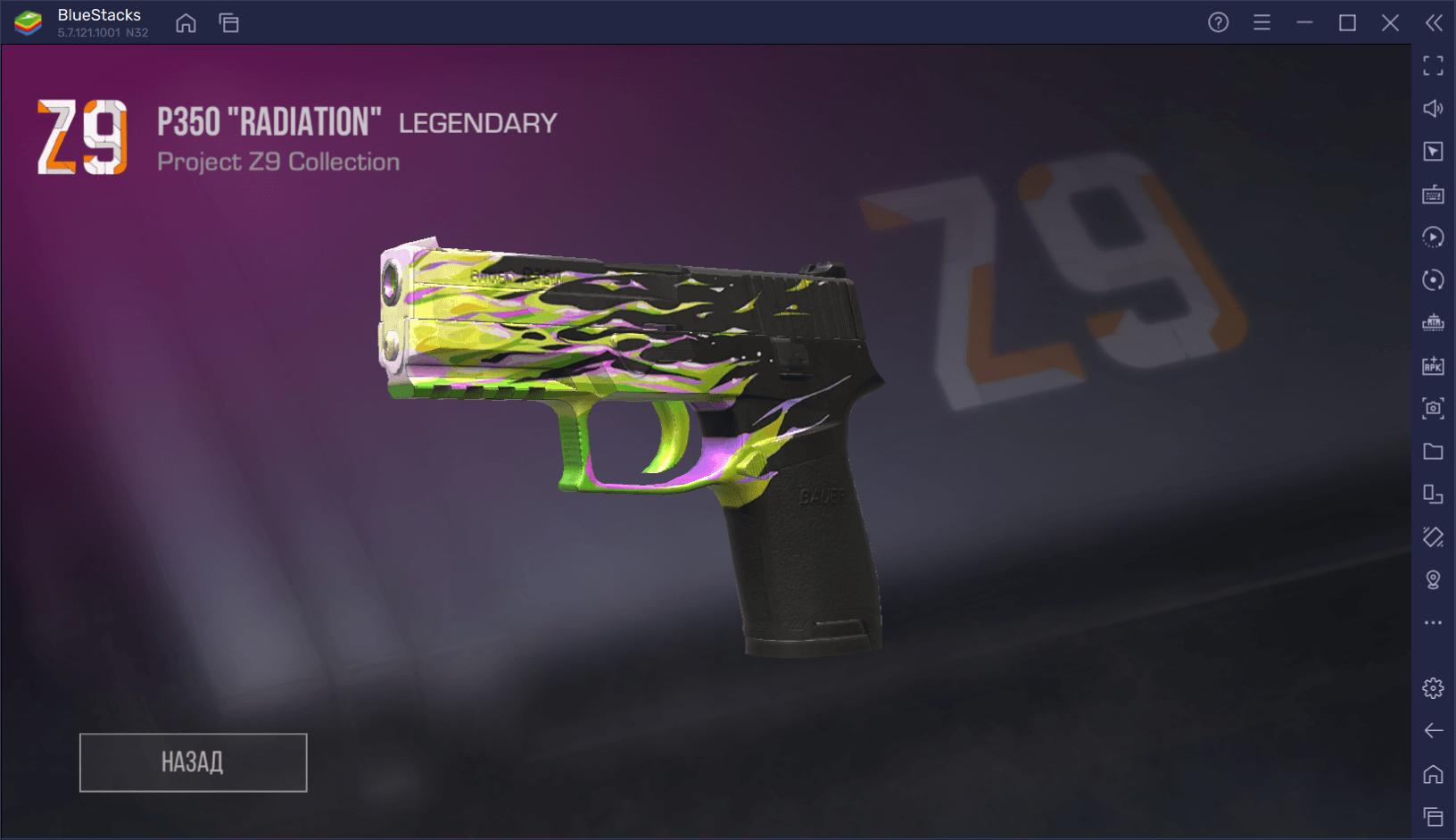Click the НАЗАД back button
Image resolution: width=1456 pixels, height=840 pixels.
pos(193,762)
